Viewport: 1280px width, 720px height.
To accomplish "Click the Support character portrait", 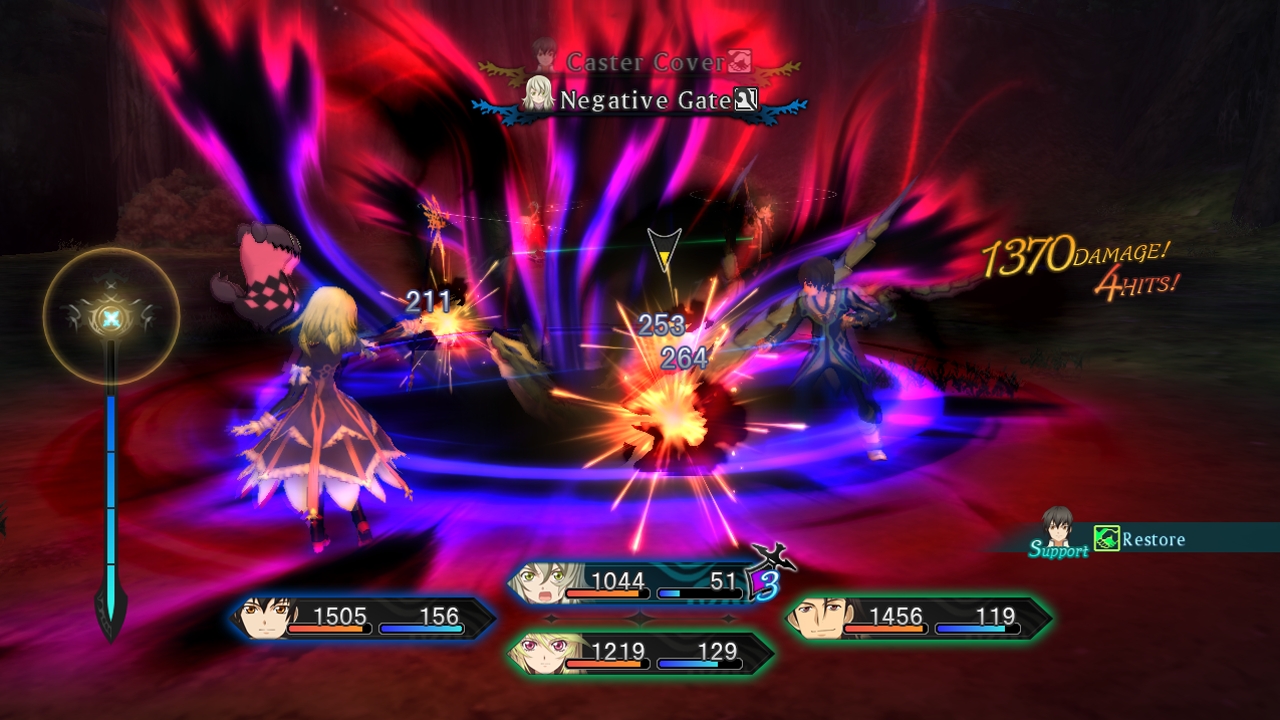I will pyautogui.click(x=1057, y=525).
